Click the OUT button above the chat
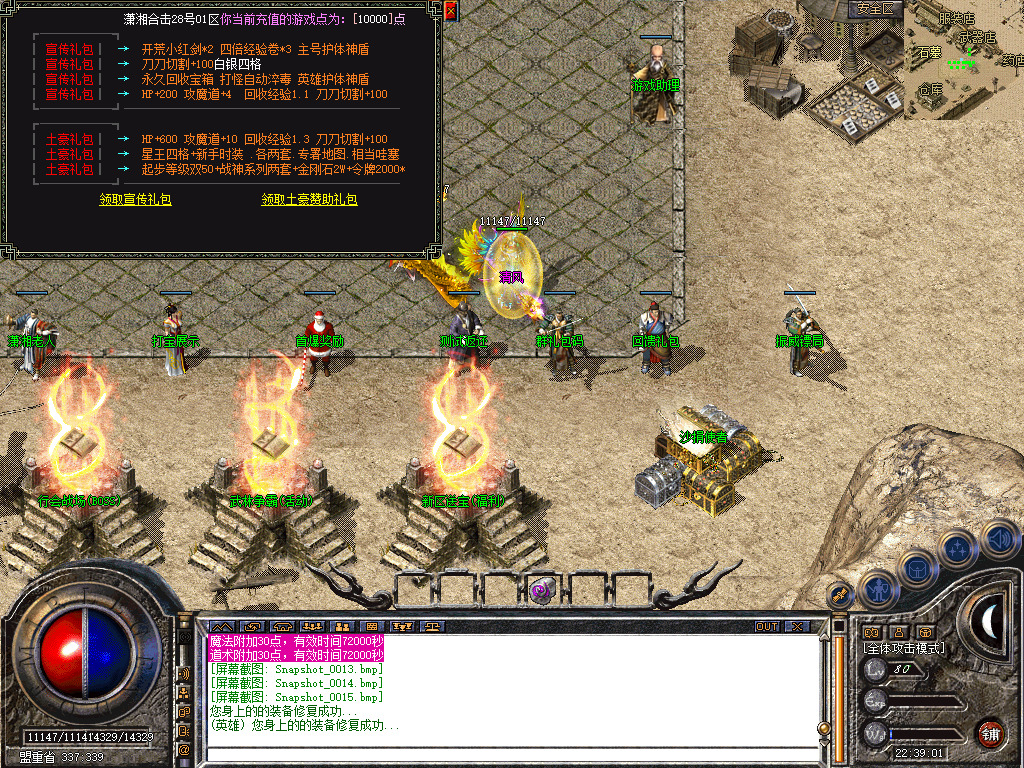 coord(767,627)
